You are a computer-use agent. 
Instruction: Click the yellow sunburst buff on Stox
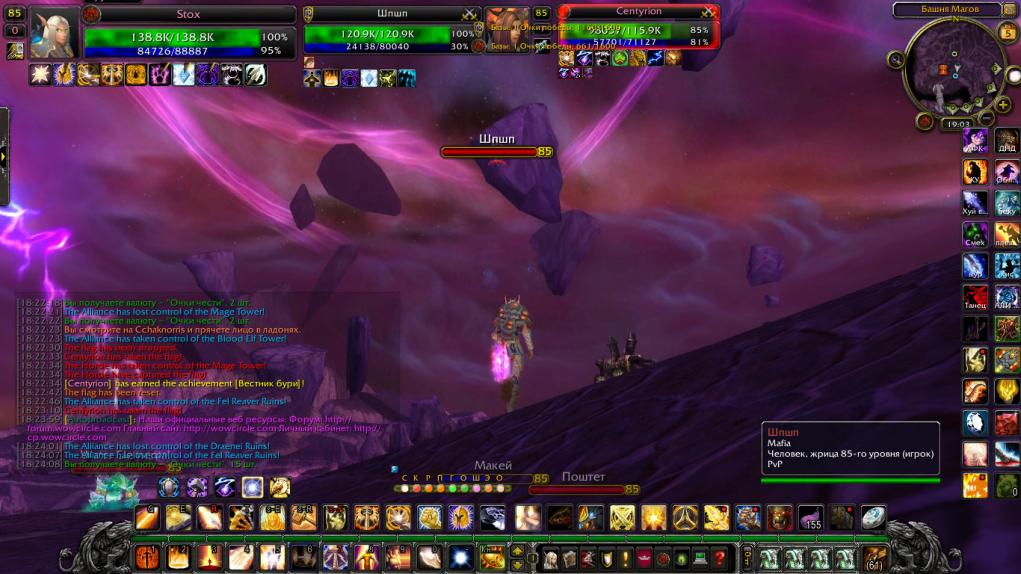pos(41,74)
